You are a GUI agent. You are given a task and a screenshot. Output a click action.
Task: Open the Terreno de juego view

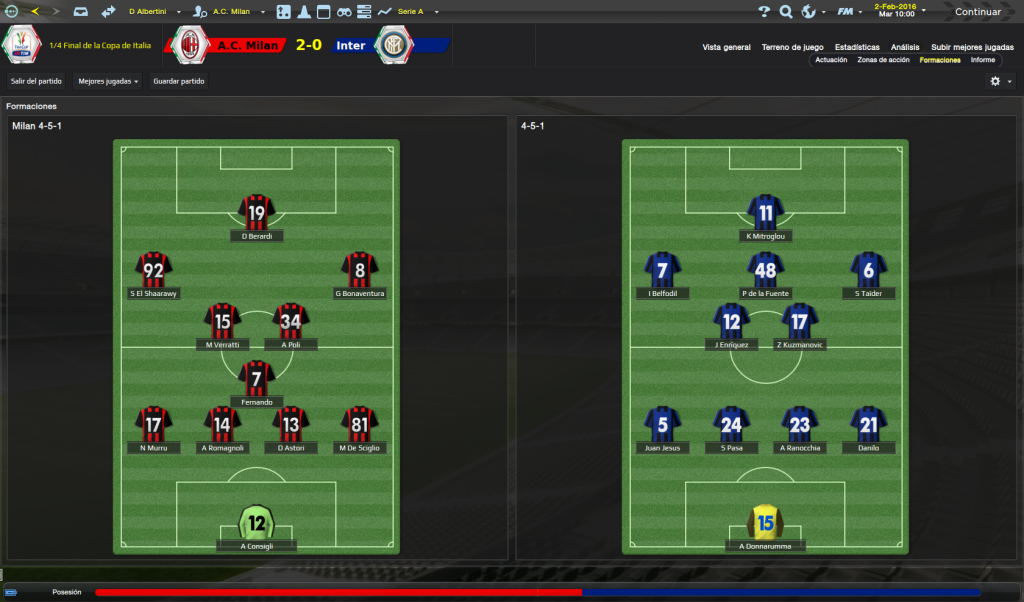tap(792, 47)
